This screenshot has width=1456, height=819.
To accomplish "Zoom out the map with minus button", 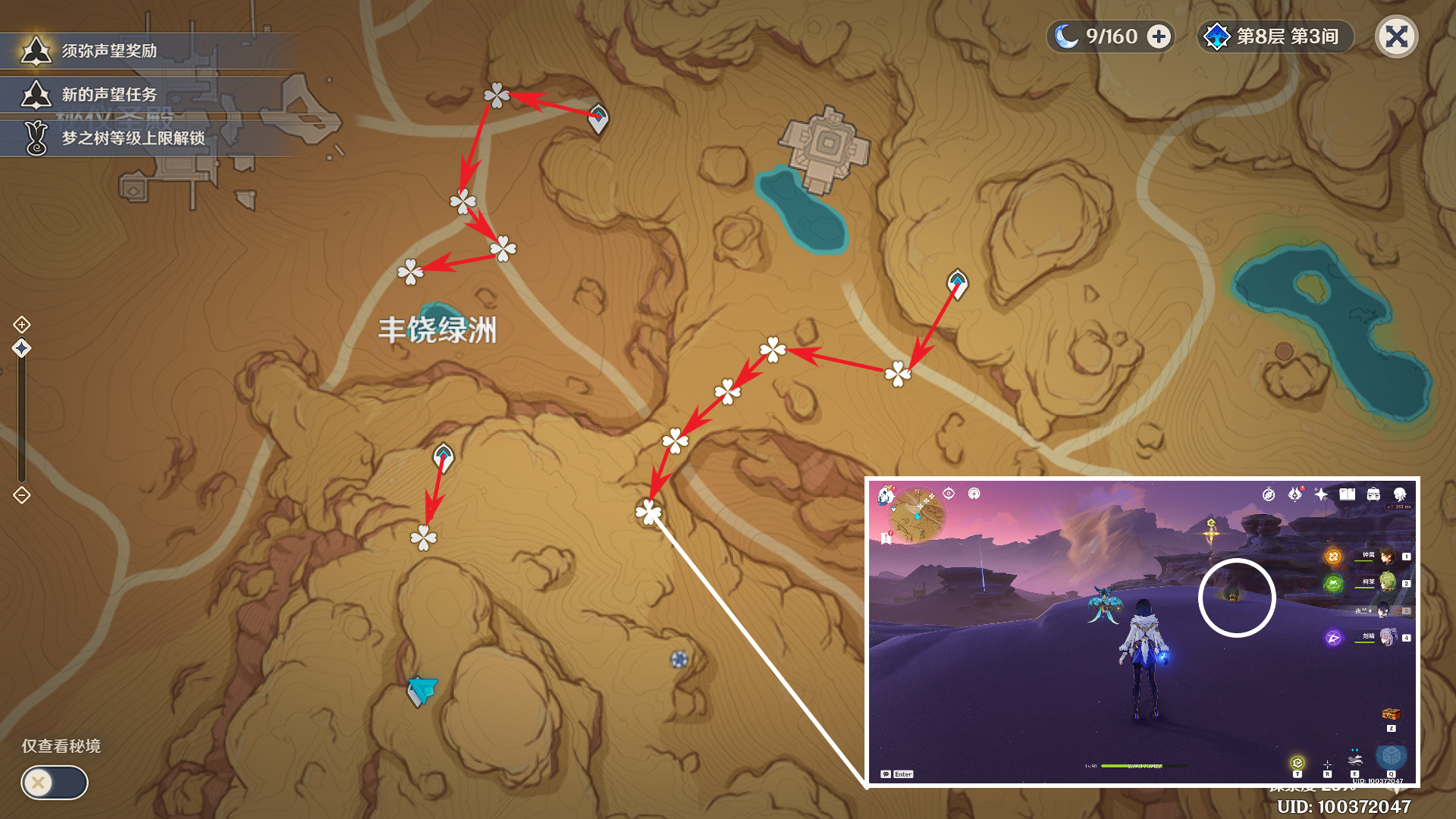I will tap(22, 496).
